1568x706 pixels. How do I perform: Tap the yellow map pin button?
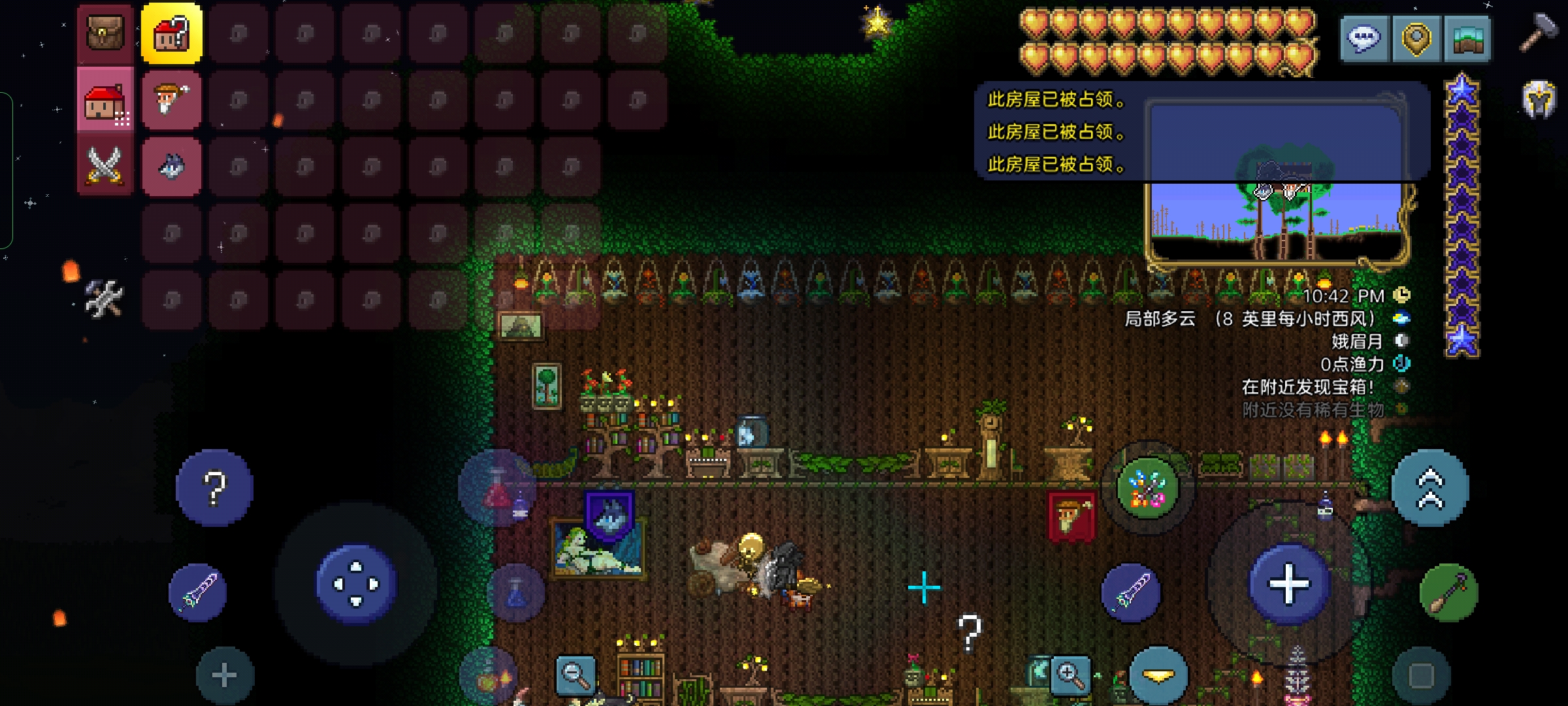coord(1416,39)
